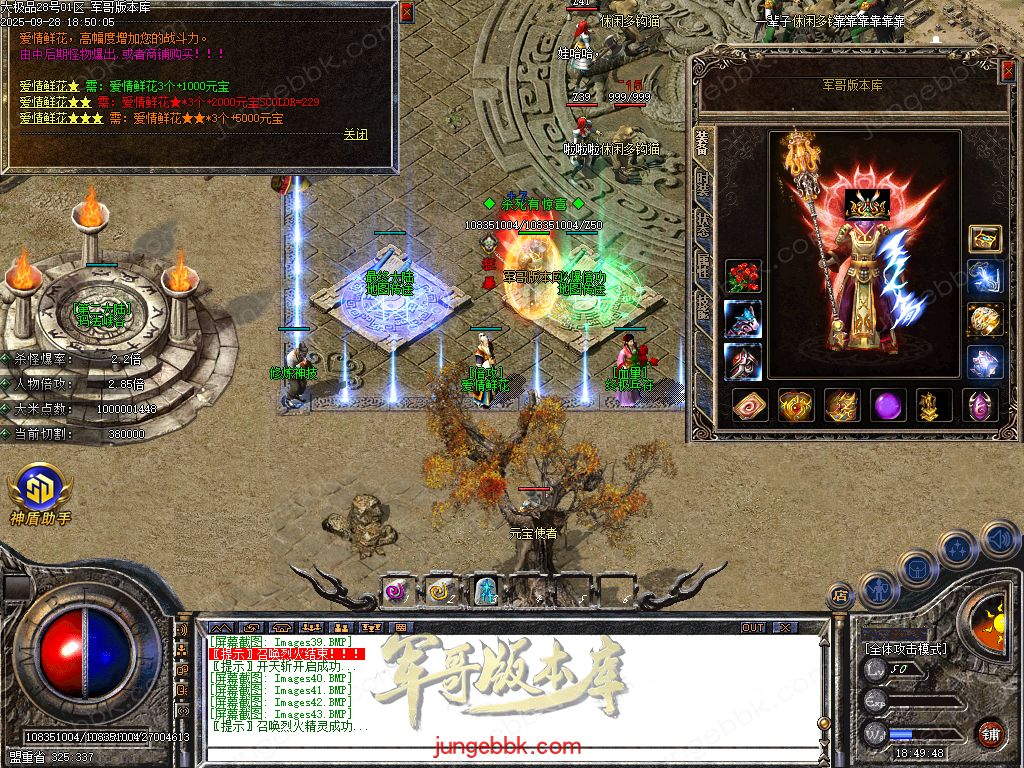
Task: Click the treasure chest equipment slot
Action: pyautogui.click(x=985, y=238)
